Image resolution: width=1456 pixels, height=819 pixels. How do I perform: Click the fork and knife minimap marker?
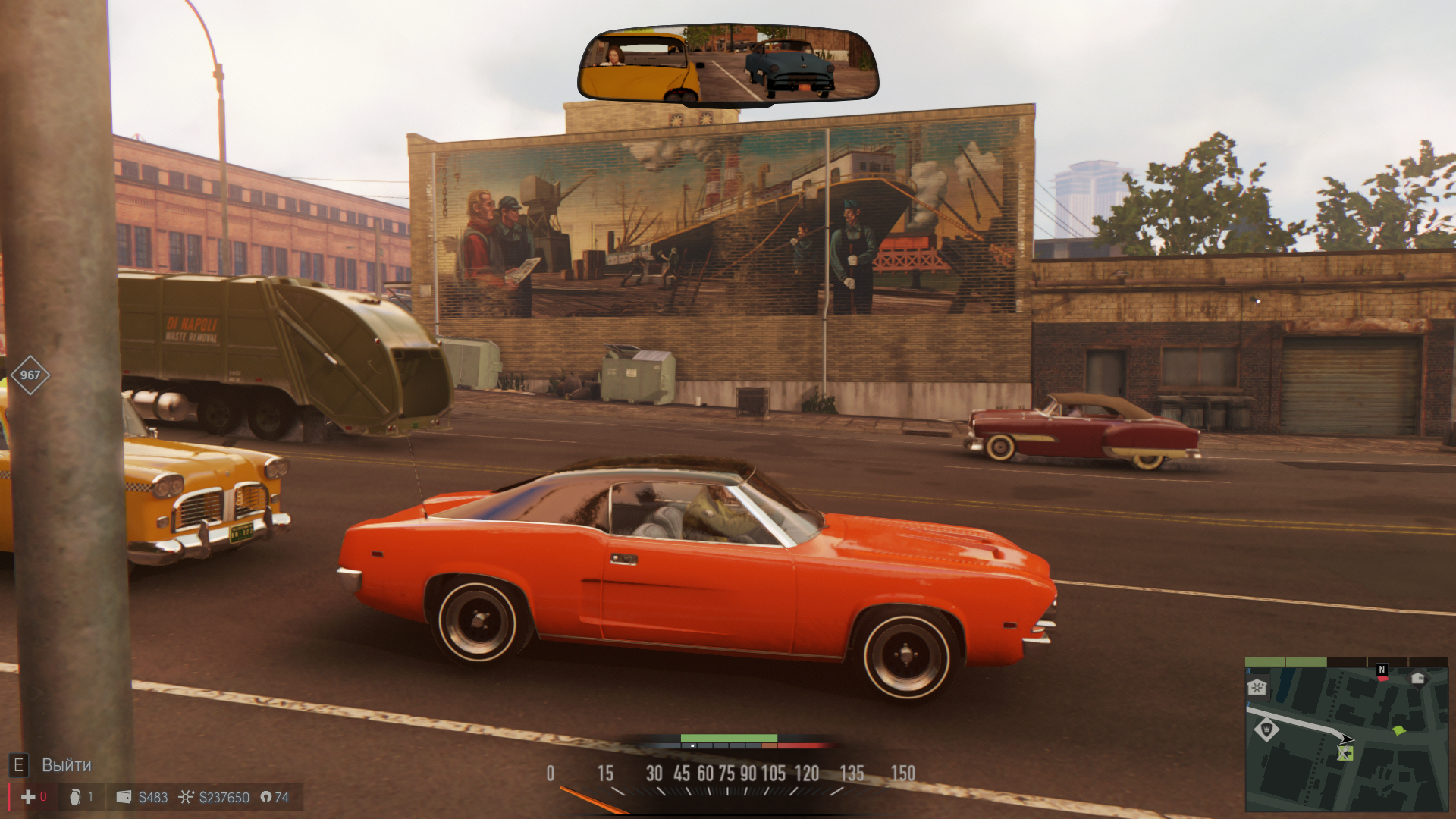[x=1345, y=753]
